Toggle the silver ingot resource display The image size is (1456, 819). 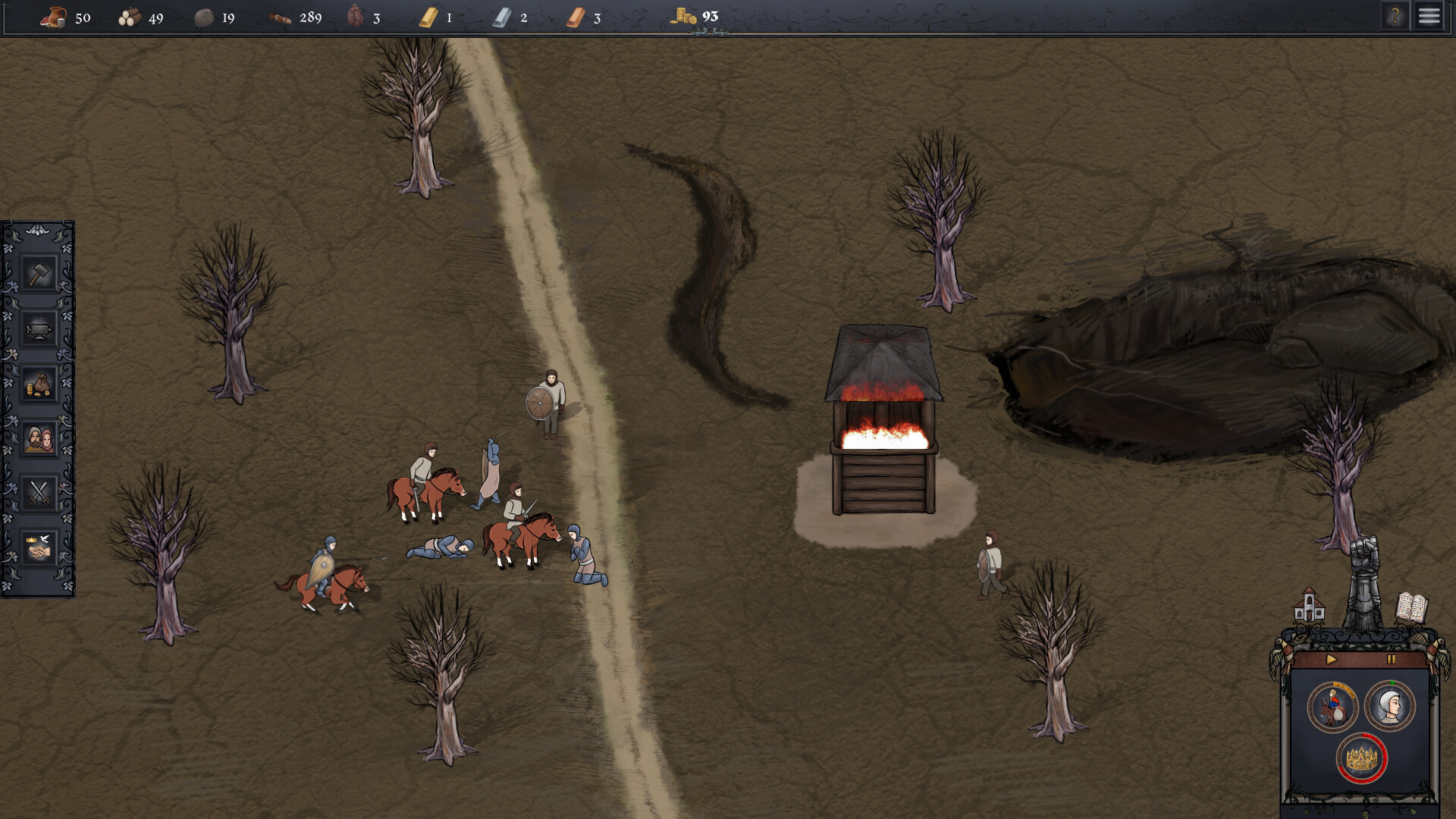tap(502, 15)
